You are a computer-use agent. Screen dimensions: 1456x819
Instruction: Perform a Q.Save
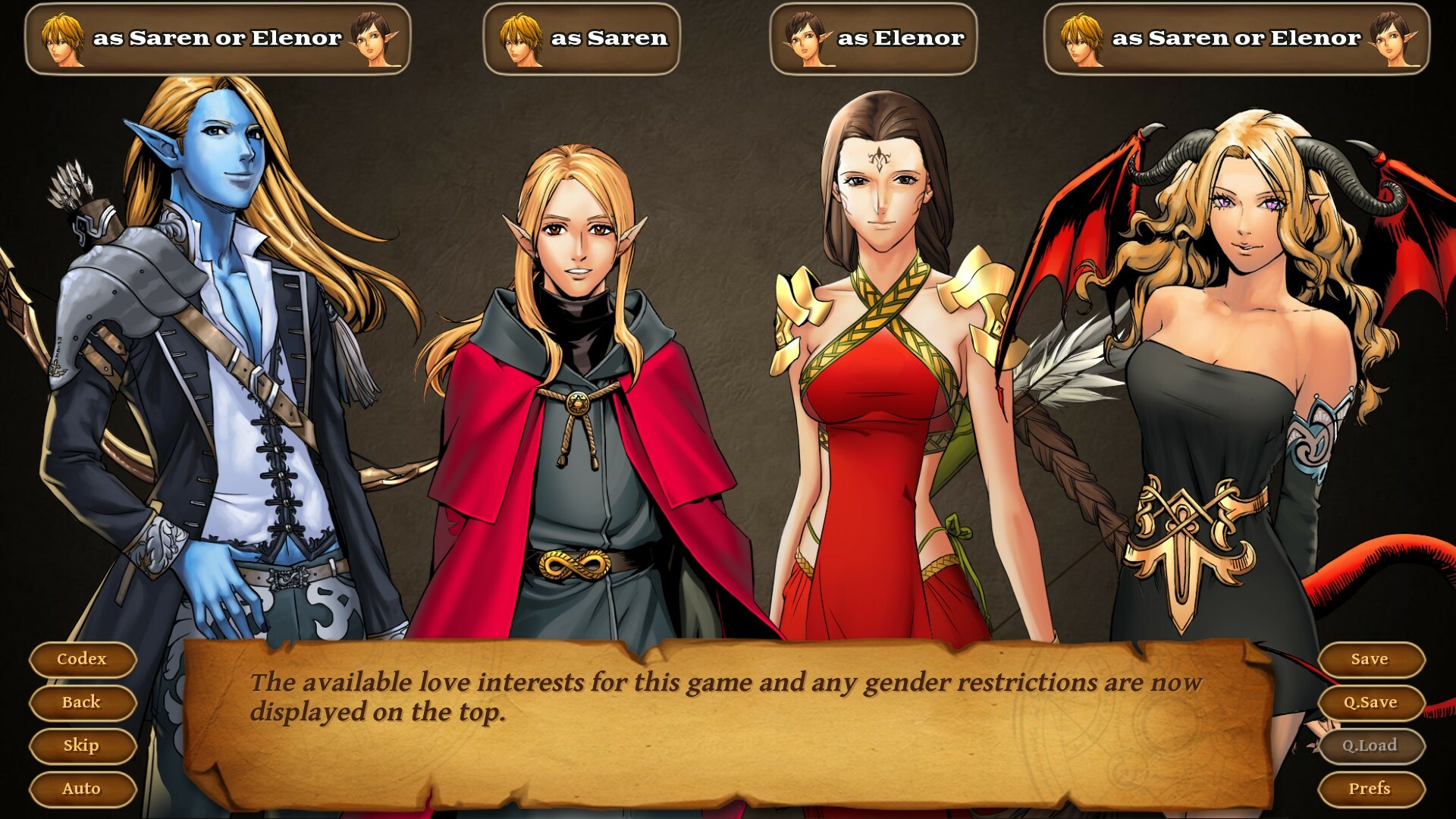[1371, 702]
